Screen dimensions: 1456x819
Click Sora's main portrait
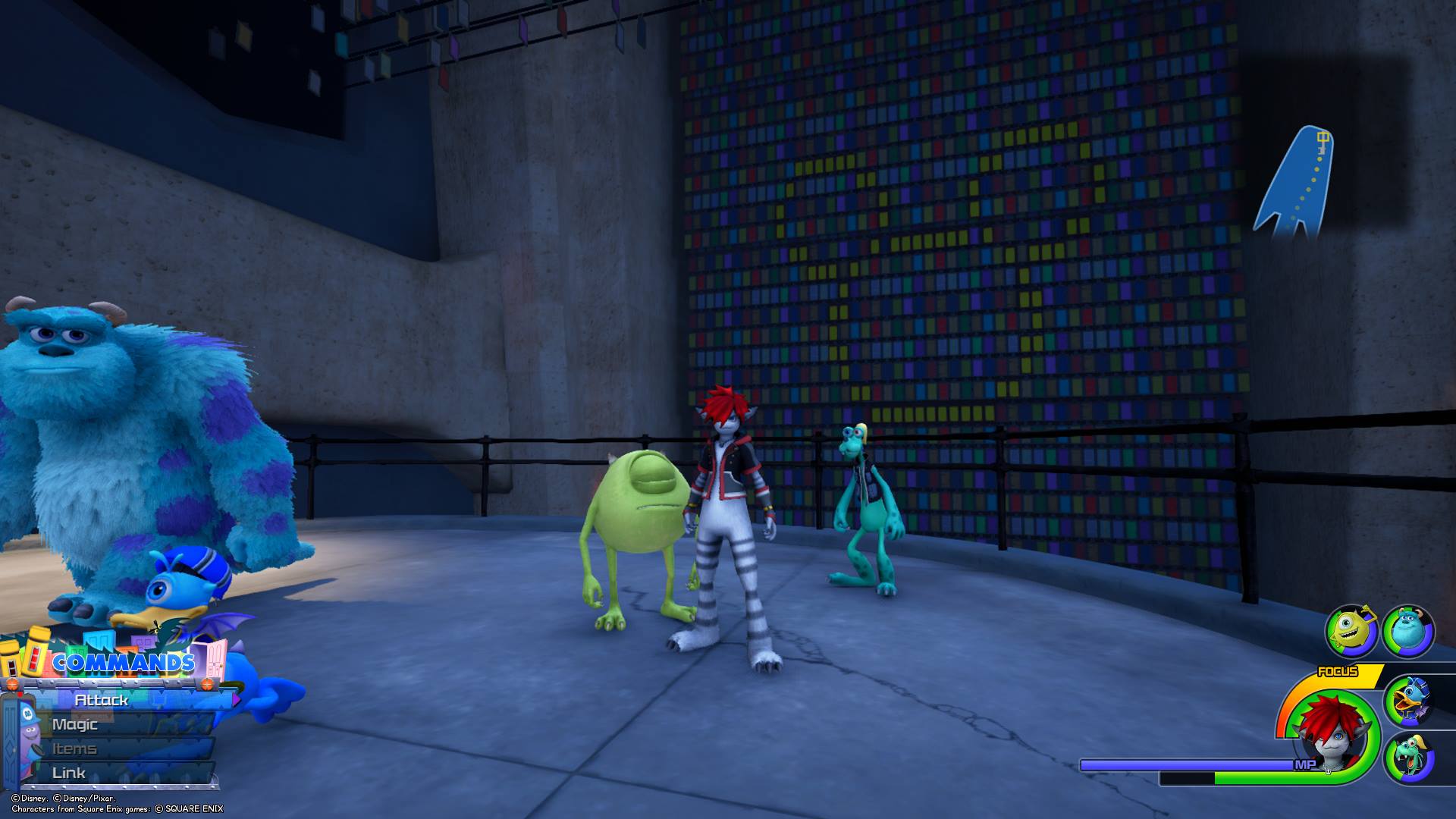[1327, 733]
